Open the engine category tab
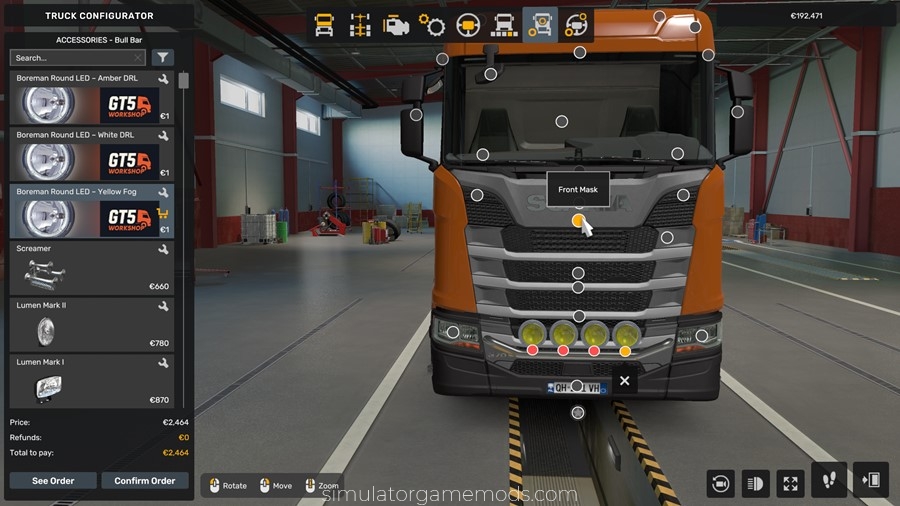 [x=396, y=25]
